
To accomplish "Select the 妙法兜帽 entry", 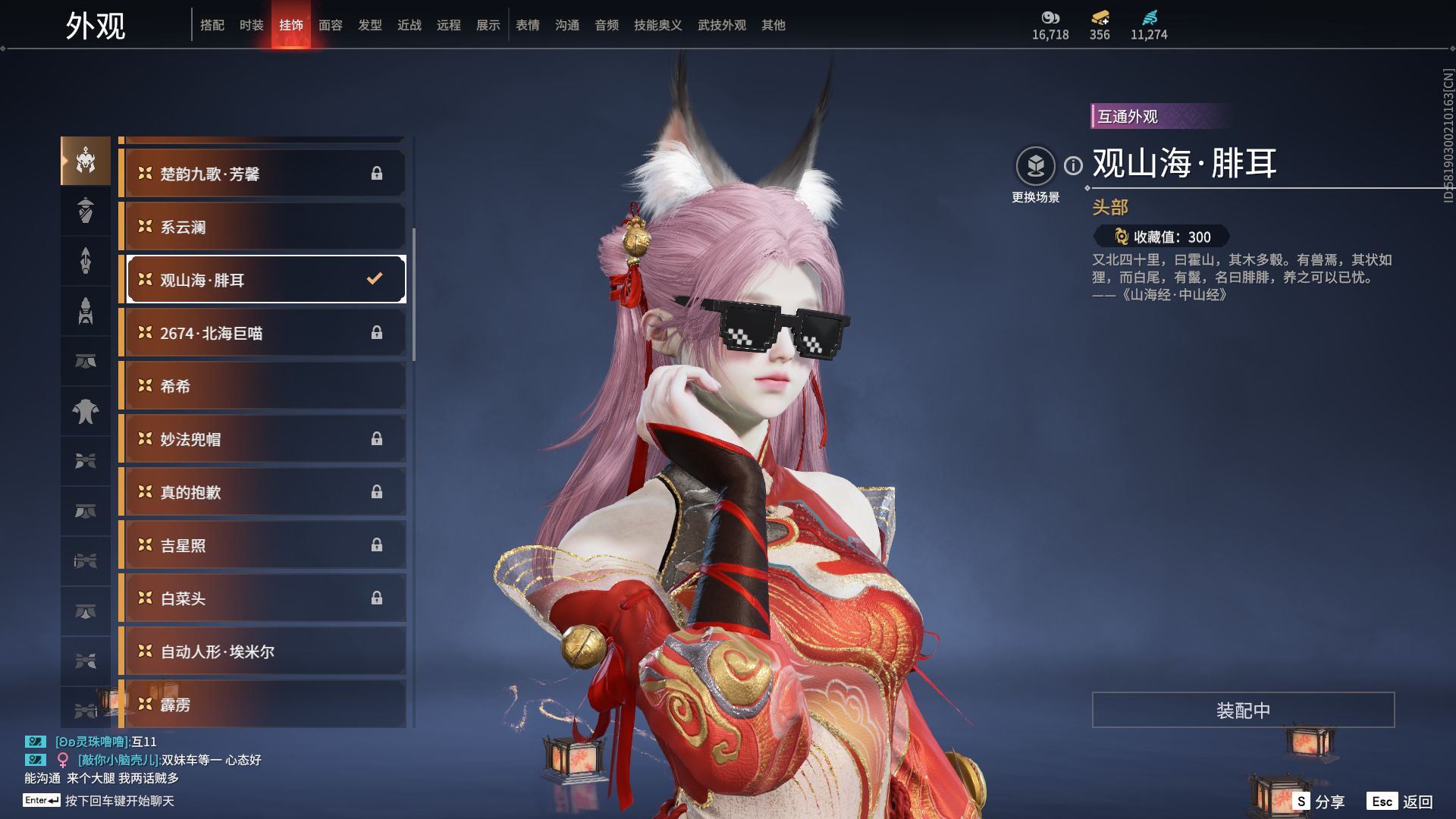I will point(262,439).
